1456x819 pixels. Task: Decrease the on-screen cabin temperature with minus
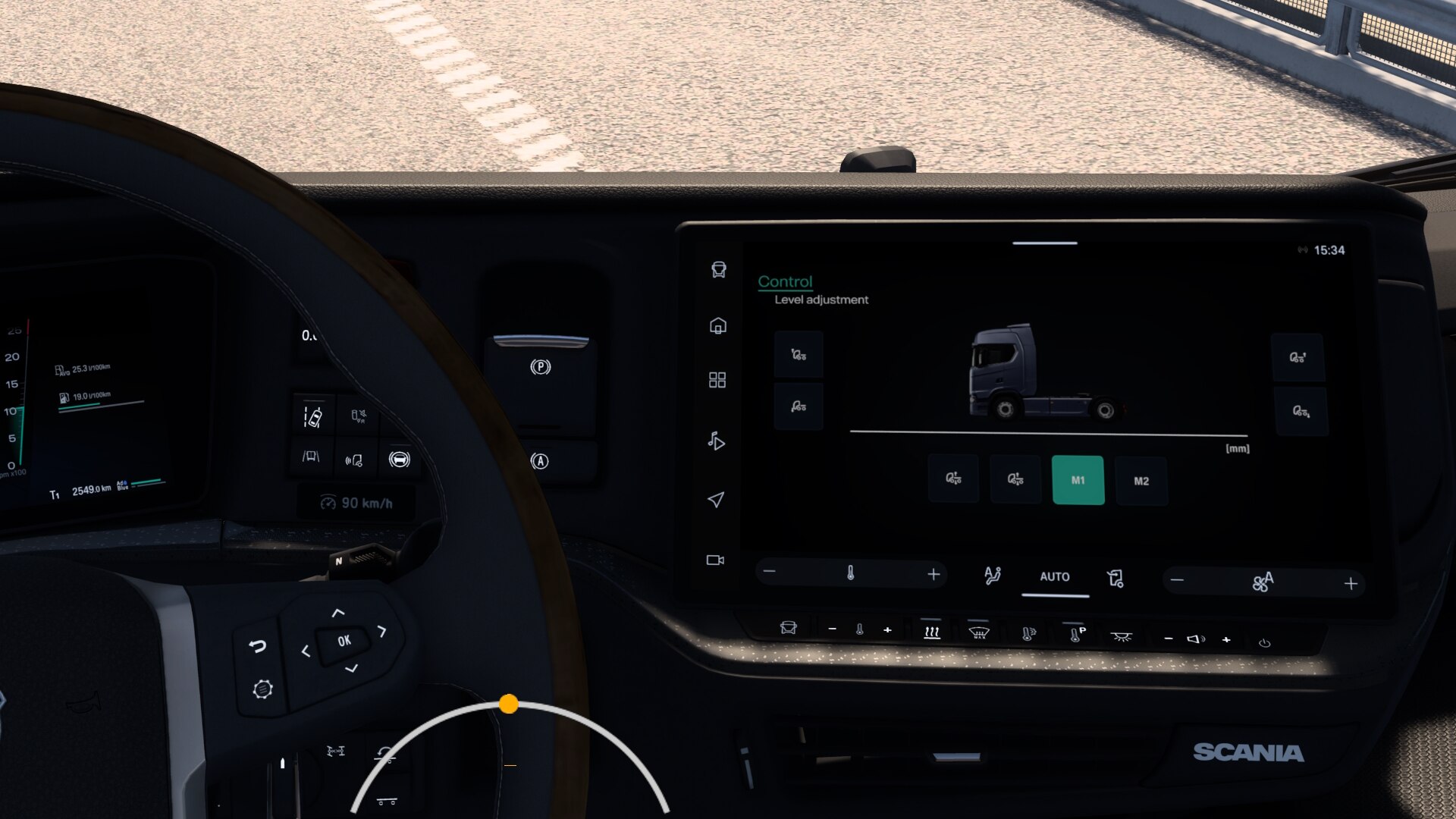coord(770,571)
